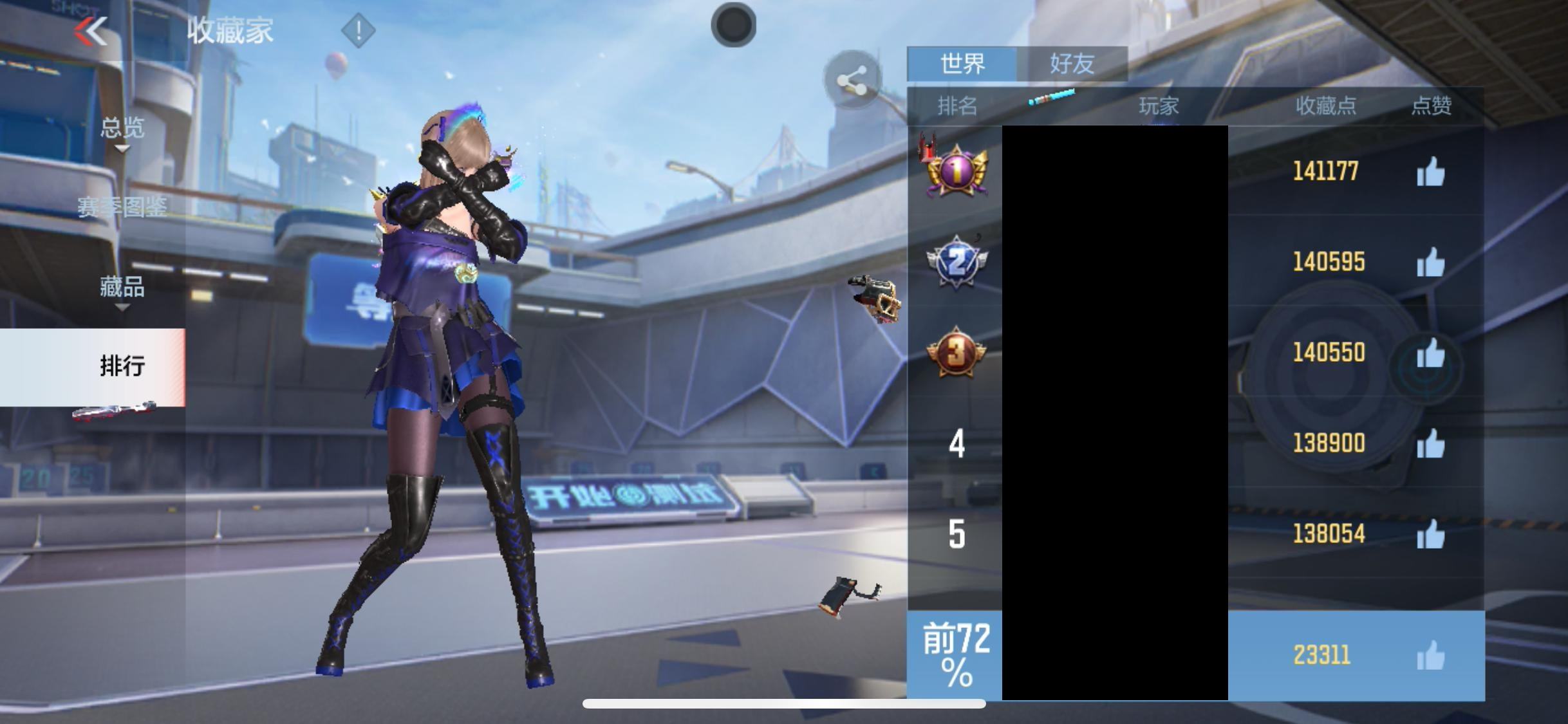Select the 排行 menu entry
This screenshot has height=724, width=1568.
[122, 366]
